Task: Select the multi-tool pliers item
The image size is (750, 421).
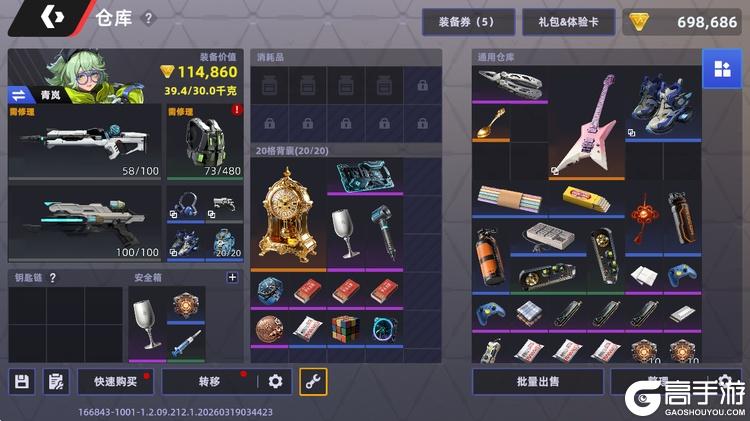Action: point(510,83)
